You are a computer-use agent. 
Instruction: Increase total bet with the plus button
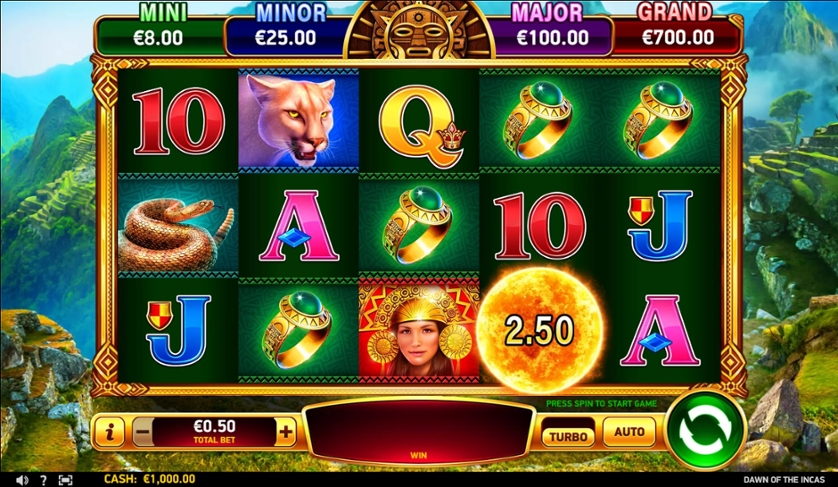pyautogui.click(x=286, y=433)
